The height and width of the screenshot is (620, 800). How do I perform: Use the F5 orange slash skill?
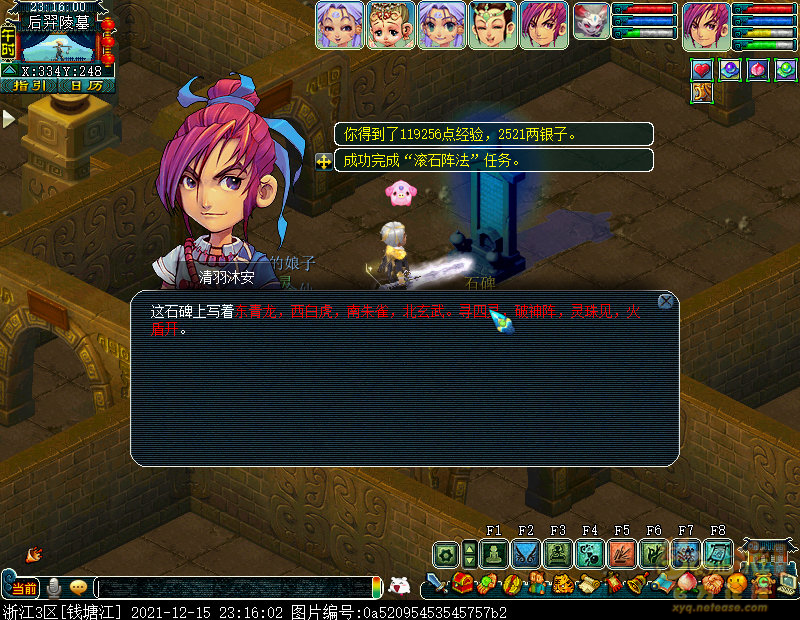click(622, 553)
